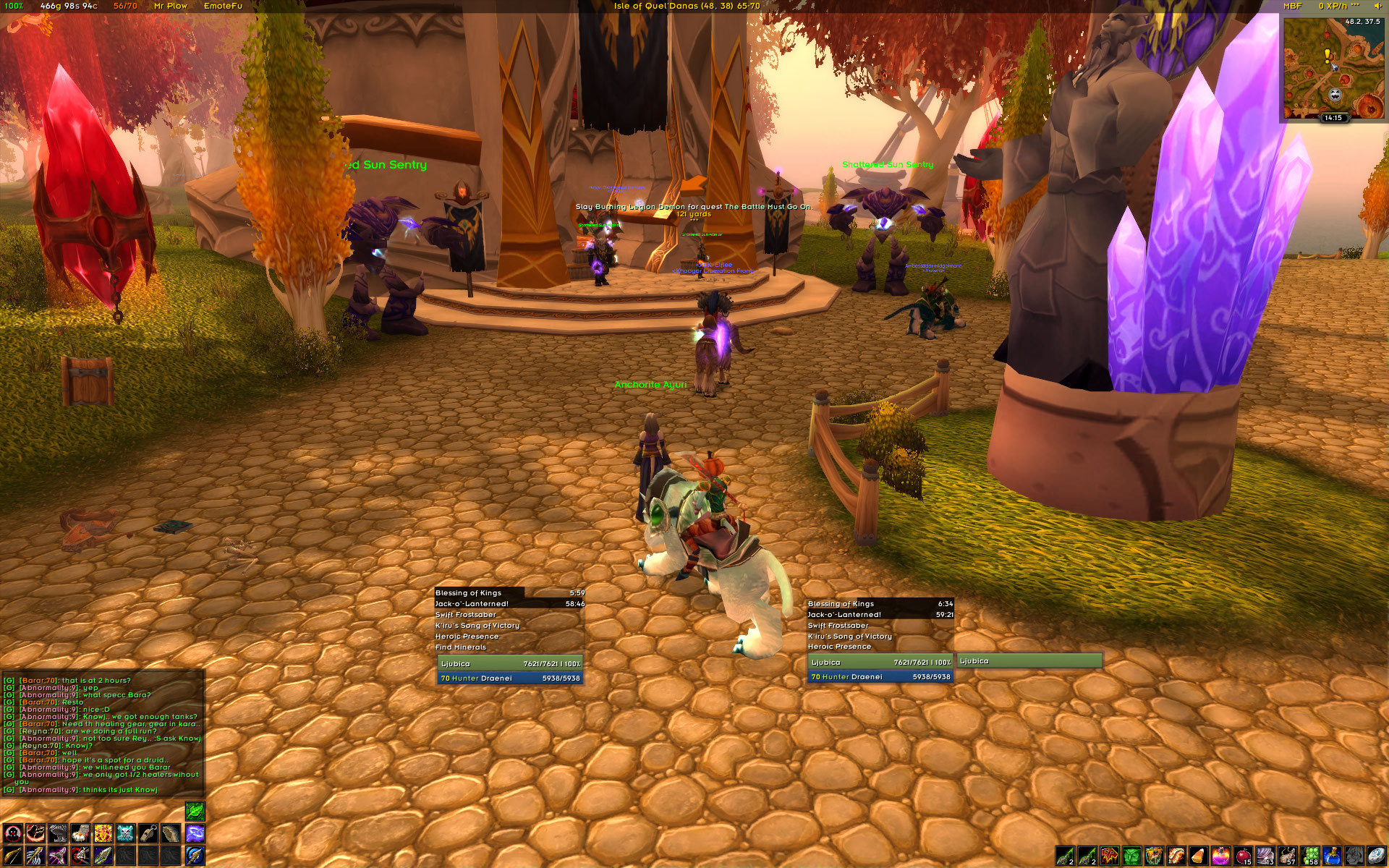Open the guild chat log window
1389x868 pixels.
coord(103,734)
